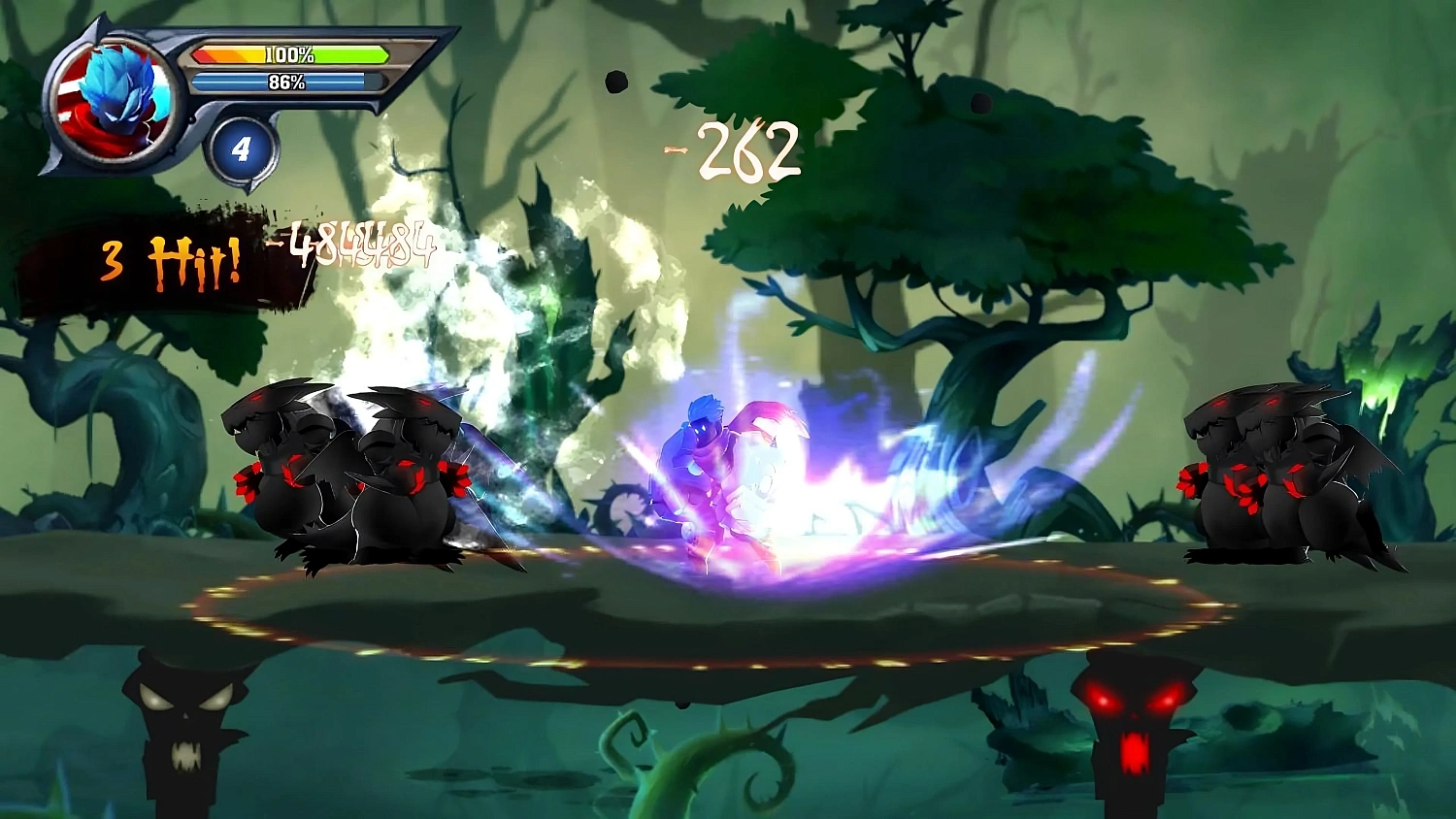
Task: Tap the small dark orb near the treetop
Action: [x=614, y=82]
